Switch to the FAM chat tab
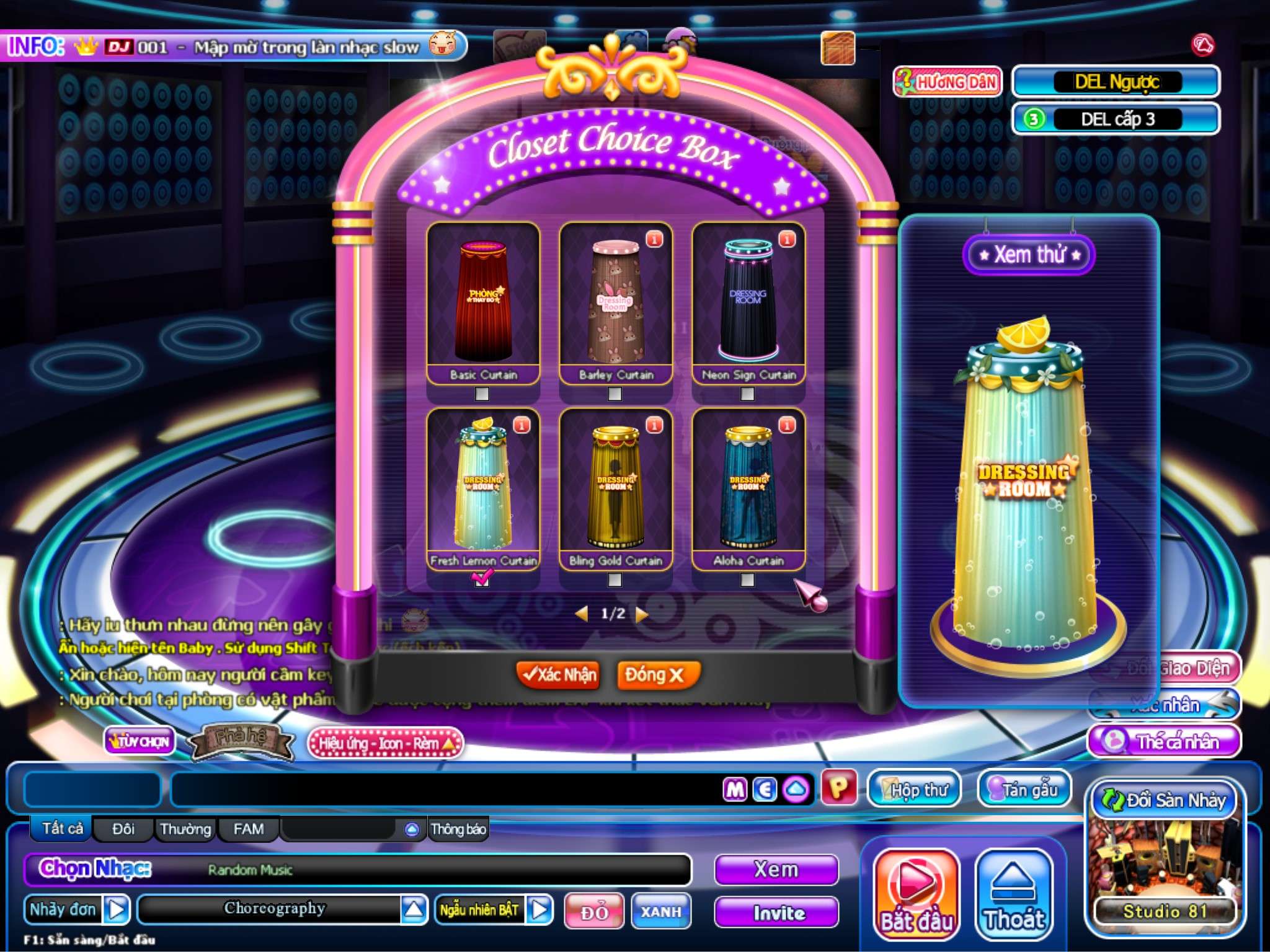This screenshot has height=952, width=1270. pos(248,829)
